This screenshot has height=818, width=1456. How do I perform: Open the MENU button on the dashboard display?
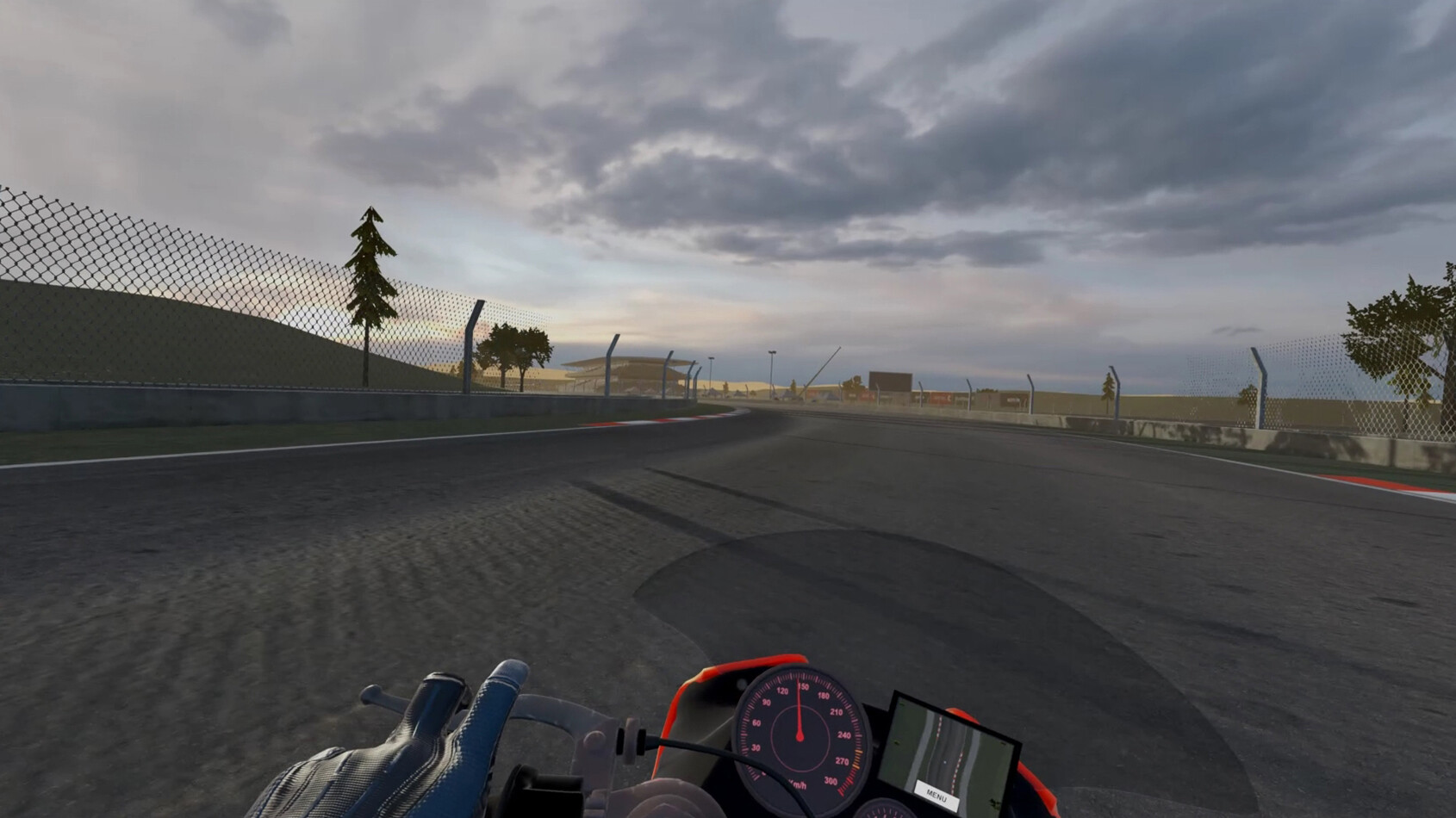(x=936, y=796)
